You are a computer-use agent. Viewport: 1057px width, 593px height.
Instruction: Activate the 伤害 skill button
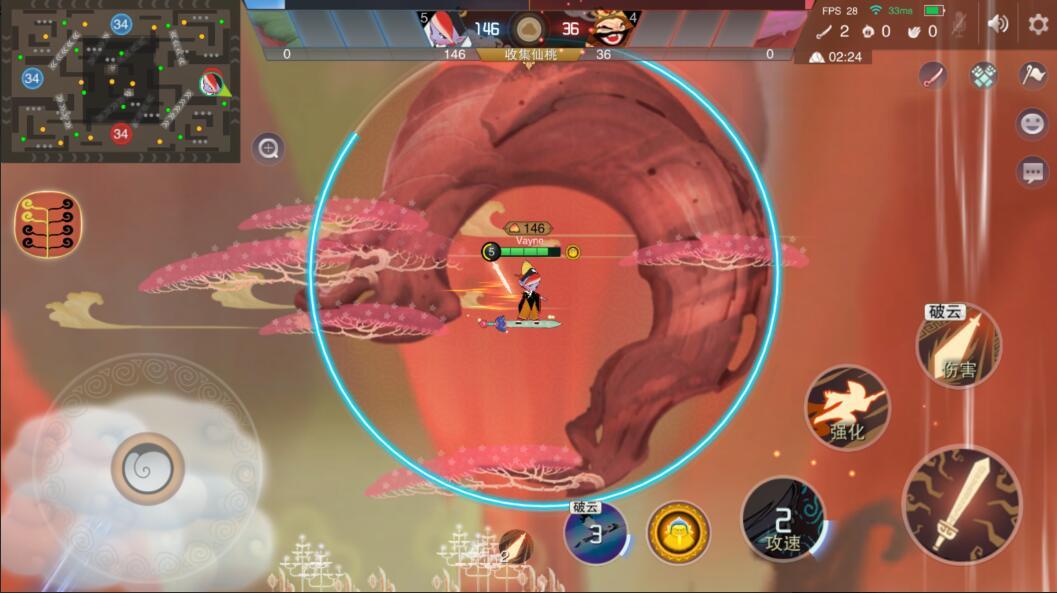(x=959, y=347)
